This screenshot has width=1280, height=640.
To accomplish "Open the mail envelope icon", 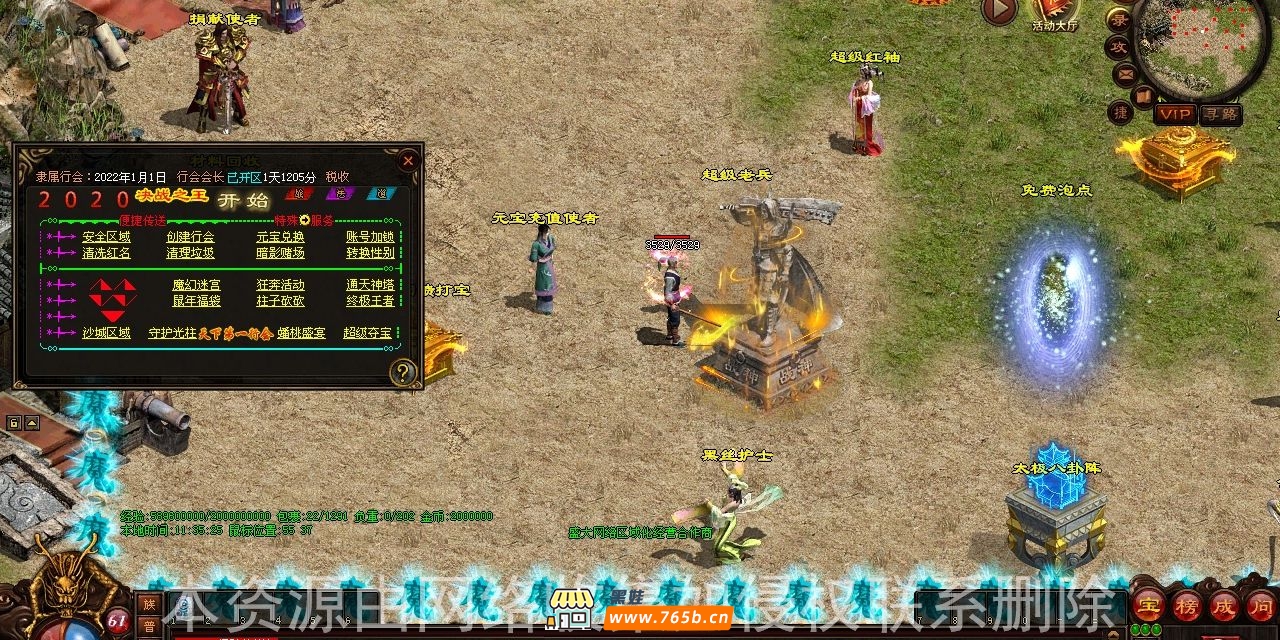I will pos(1125,74).
